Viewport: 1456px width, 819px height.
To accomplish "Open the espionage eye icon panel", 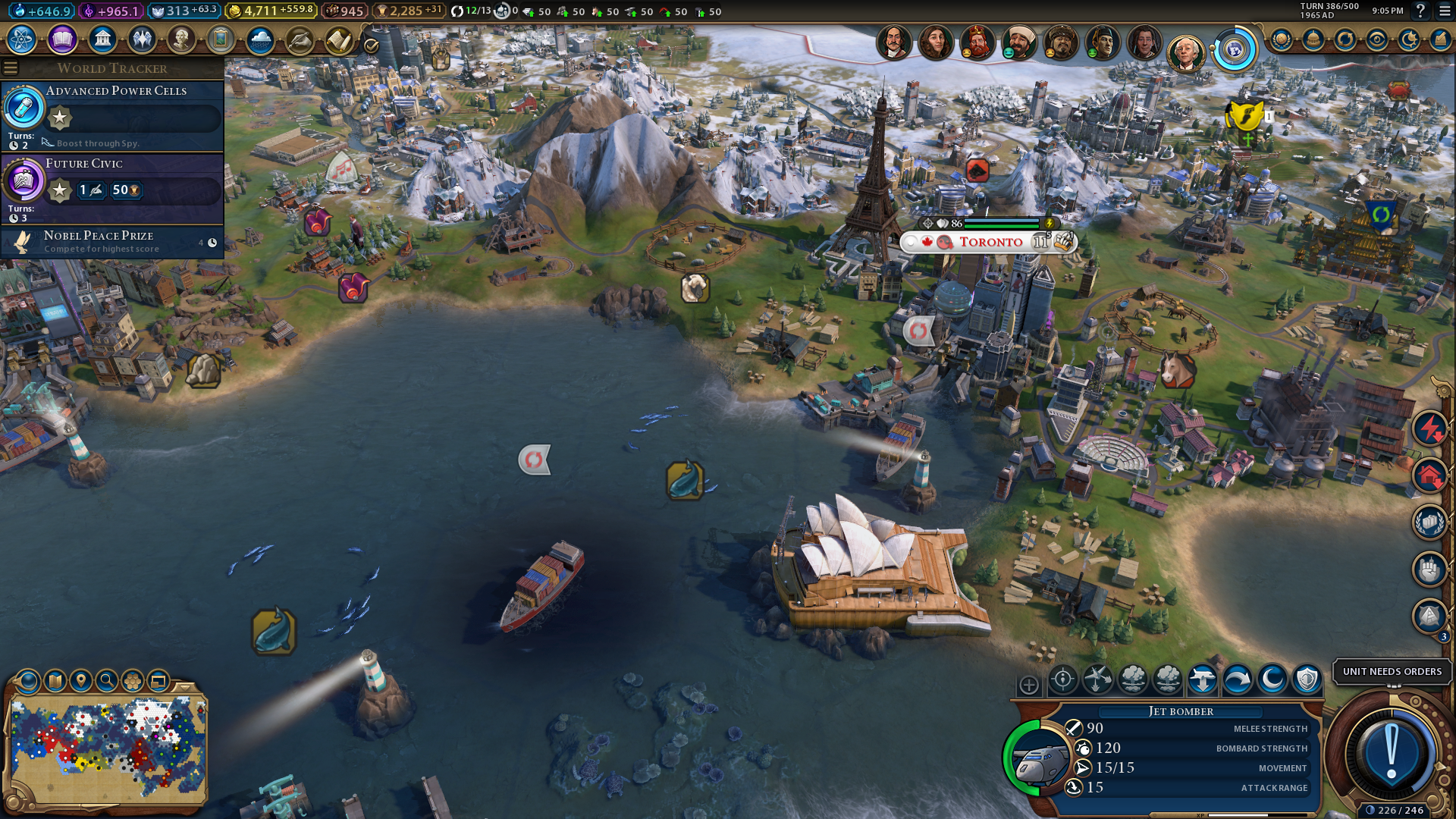I will [1376, 39].
